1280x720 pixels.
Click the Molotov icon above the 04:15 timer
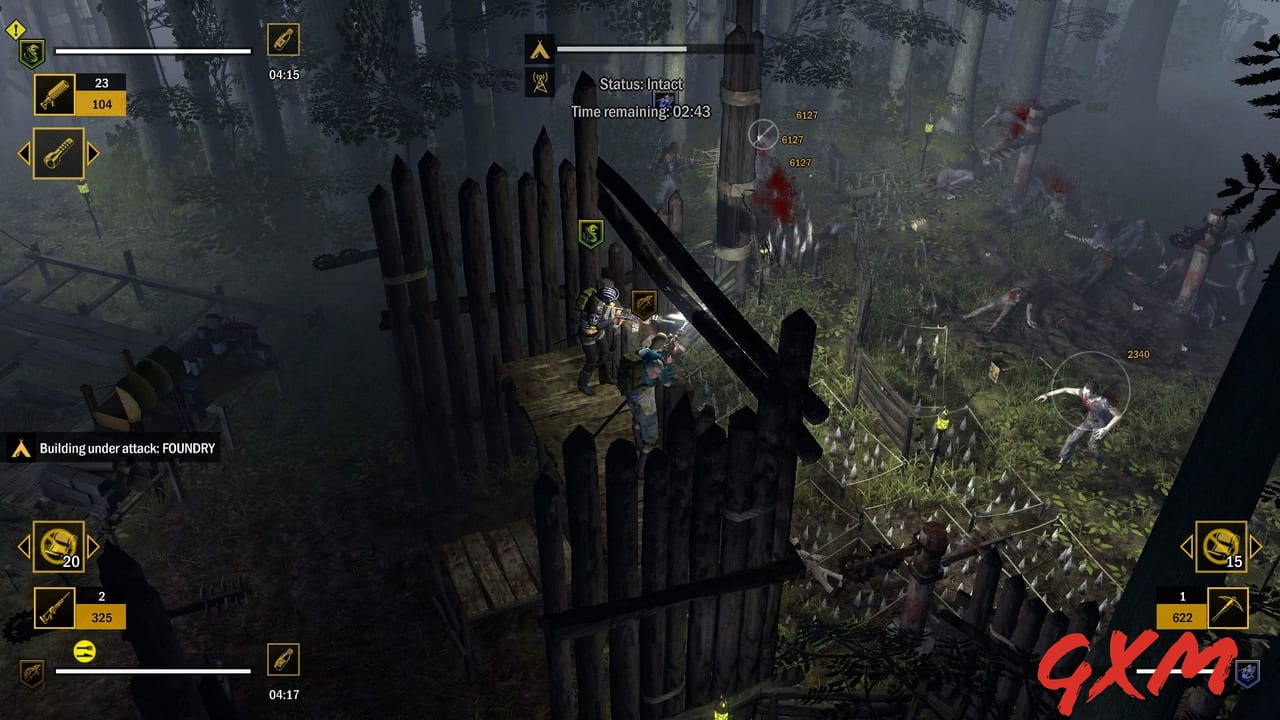point(283,40)
